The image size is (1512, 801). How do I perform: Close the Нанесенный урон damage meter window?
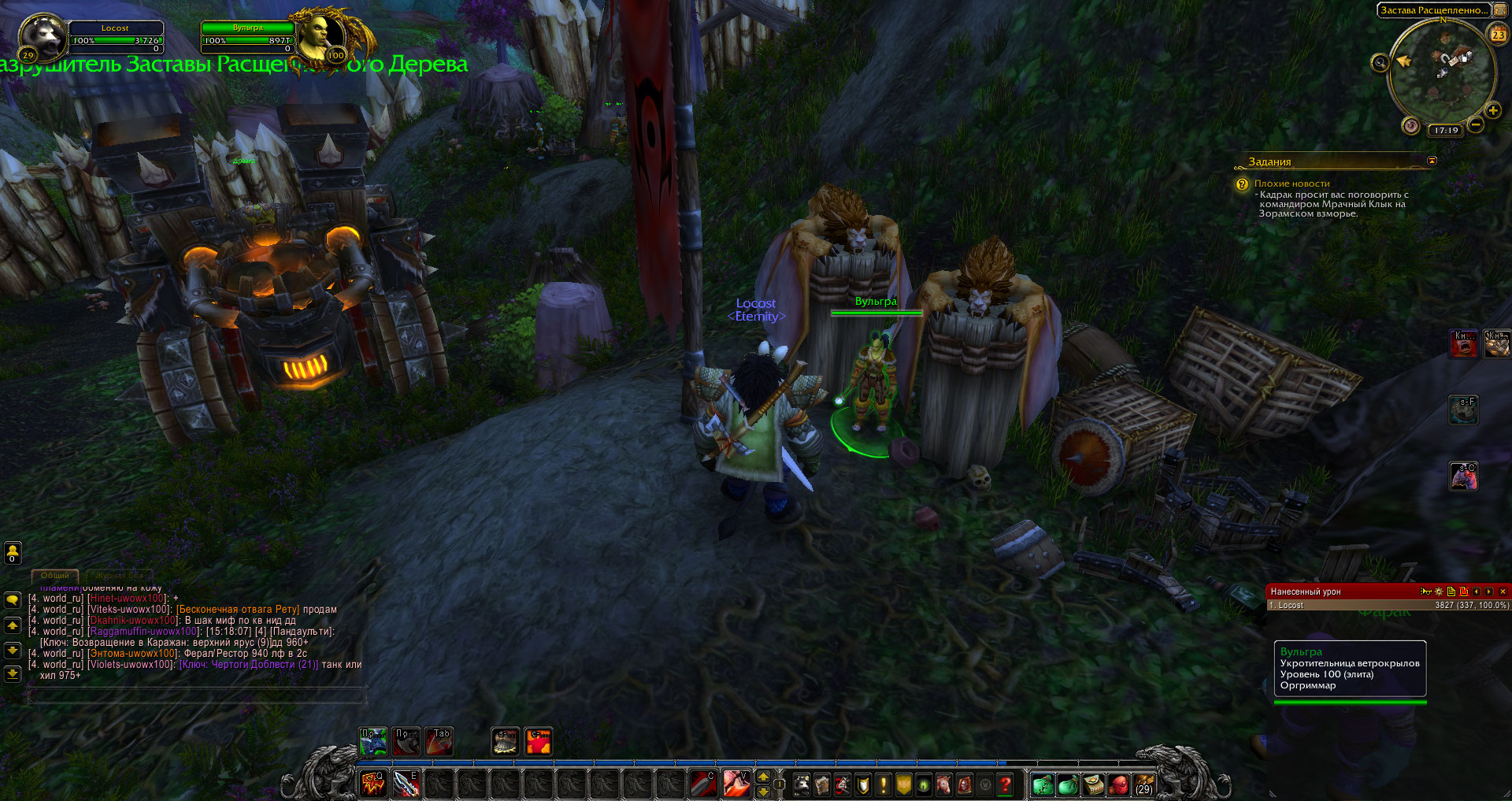[1503, 591]
